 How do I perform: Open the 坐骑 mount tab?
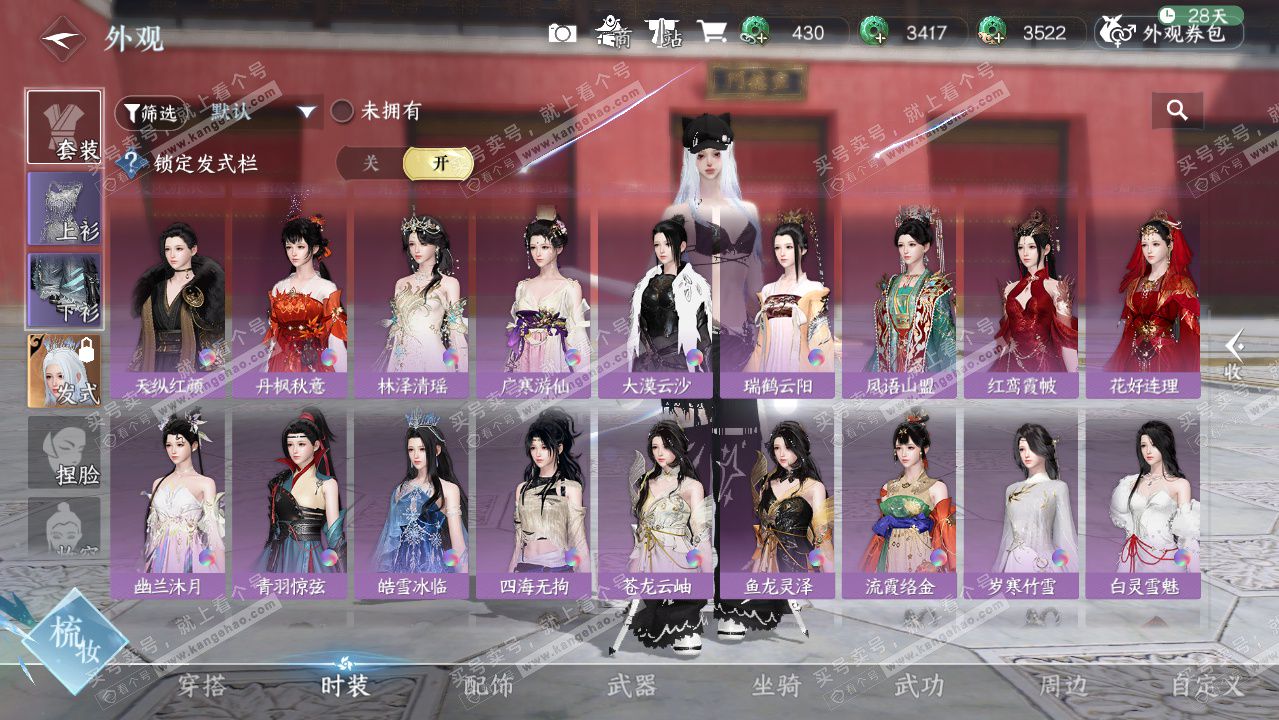776,685
